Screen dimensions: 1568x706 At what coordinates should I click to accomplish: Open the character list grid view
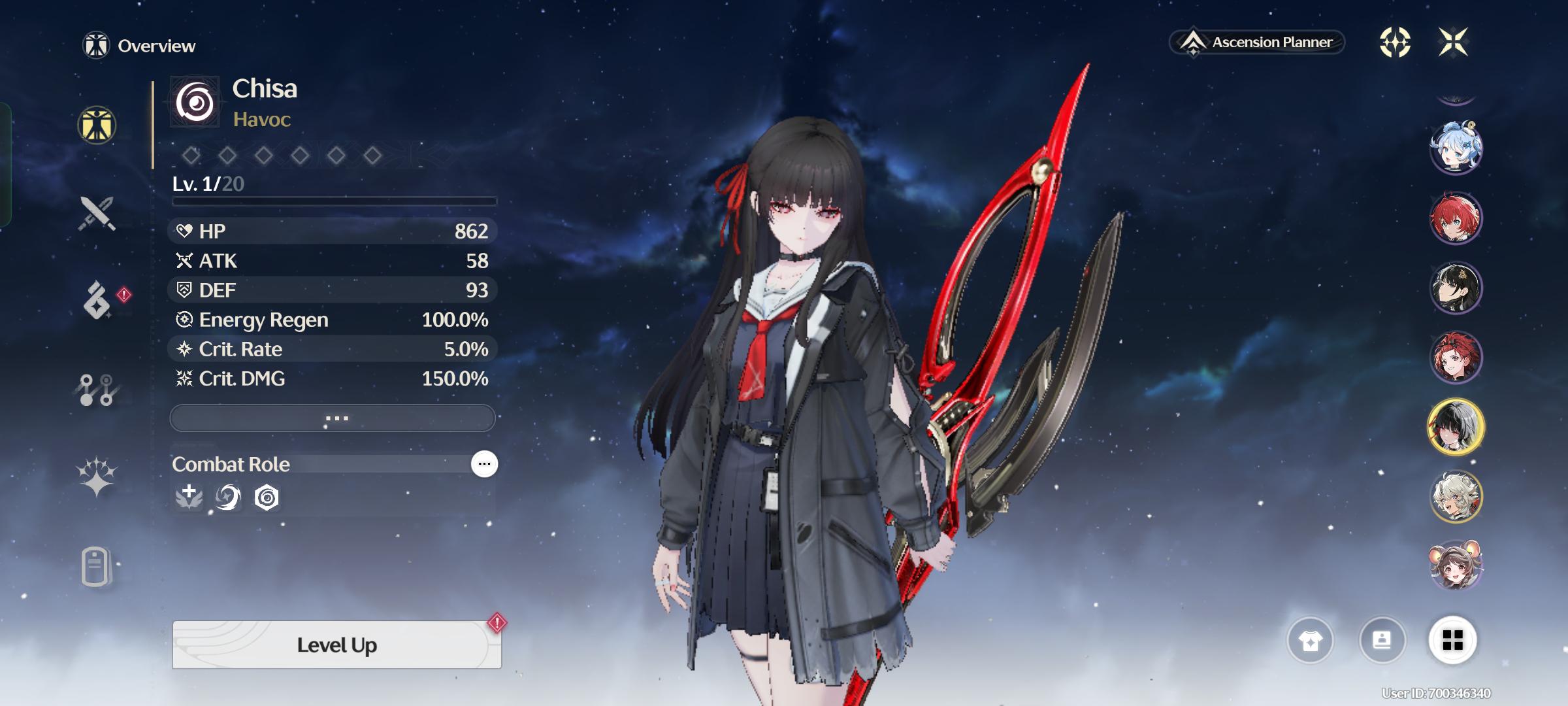coord(1452,641)
